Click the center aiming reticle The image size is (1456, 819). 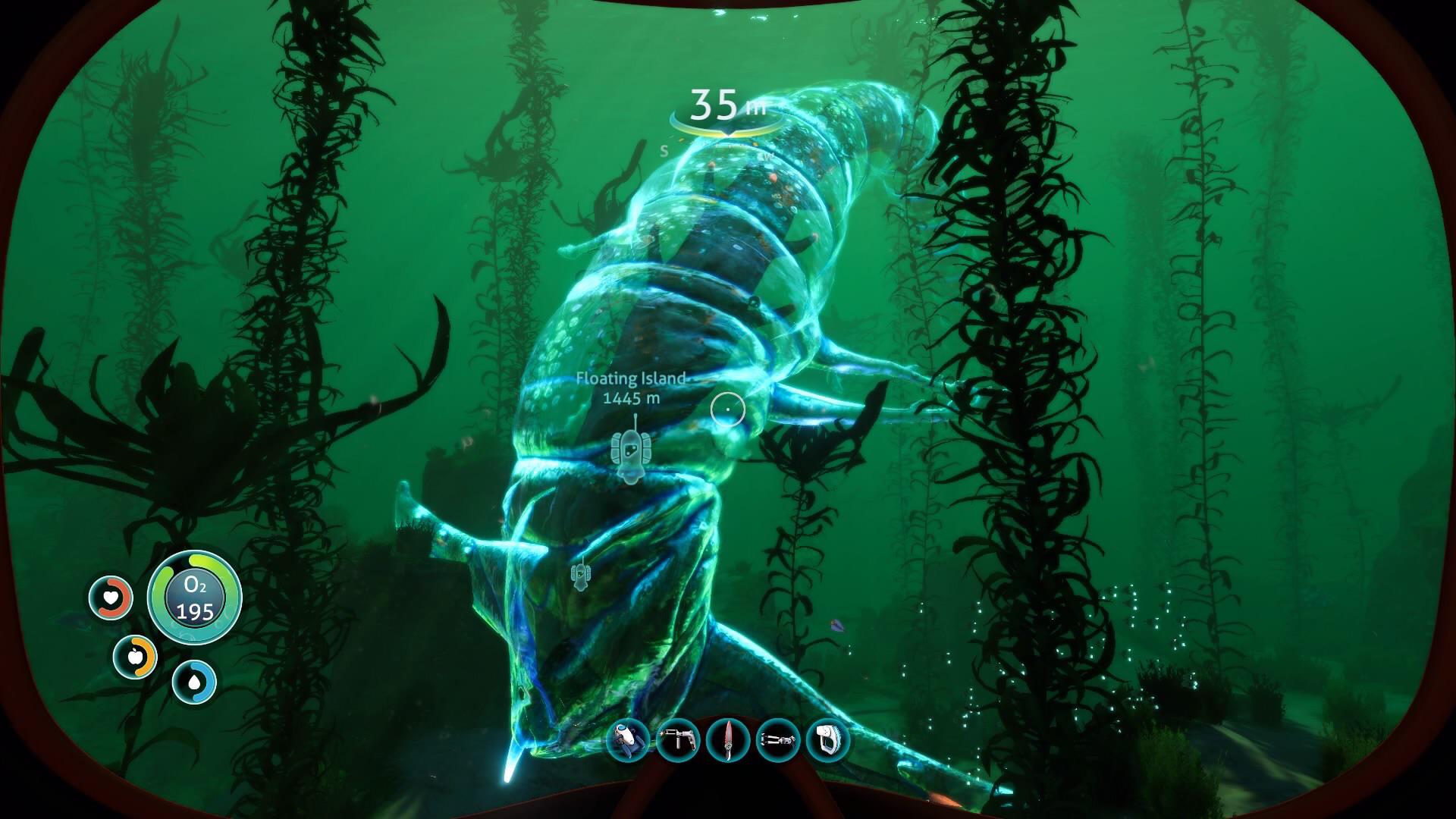(x=728, y=408)
